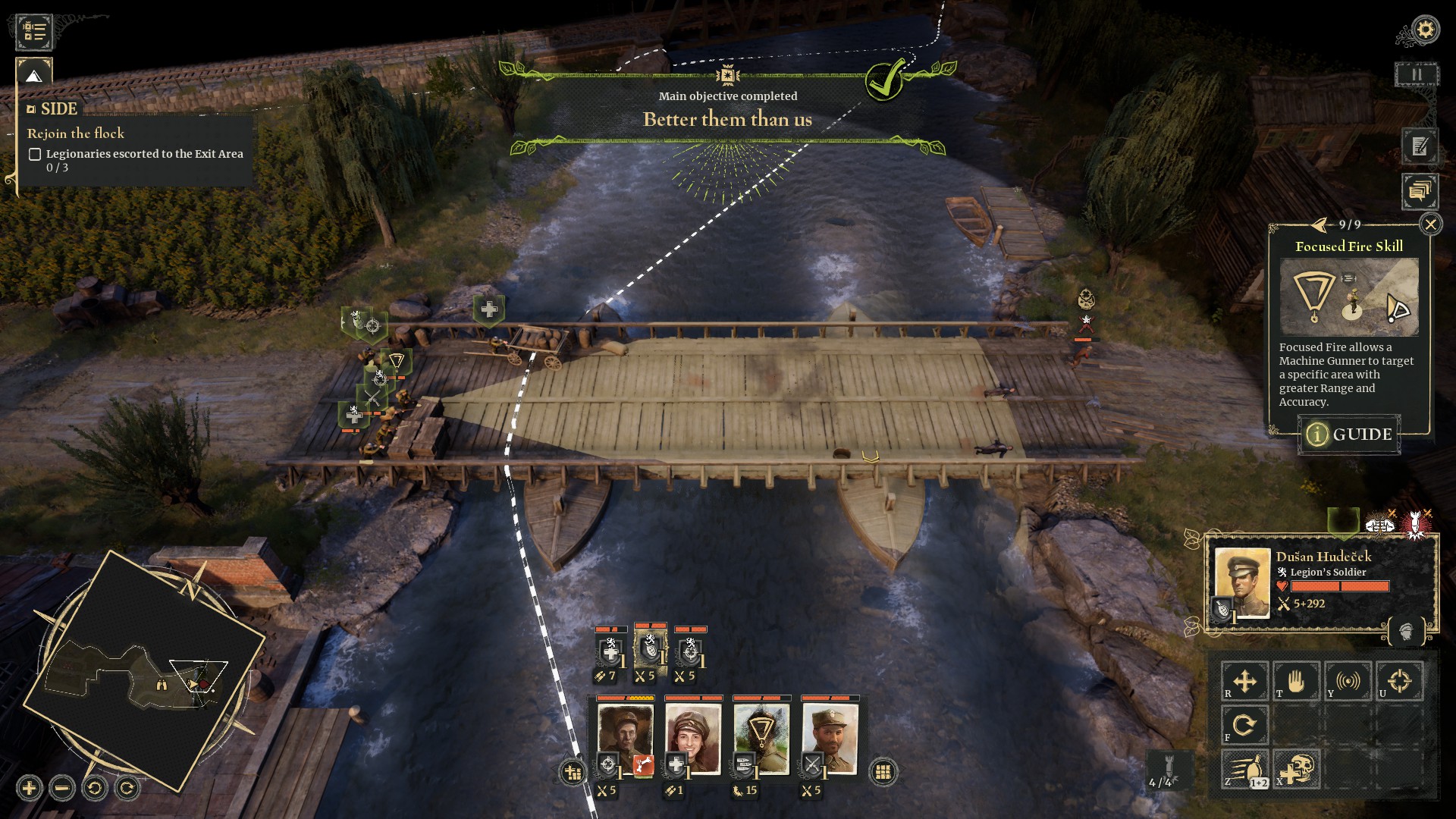Open the journal notes icon
This screenshot has height=819, width=1456.
pyautogui.click(x=1420, y=147)
